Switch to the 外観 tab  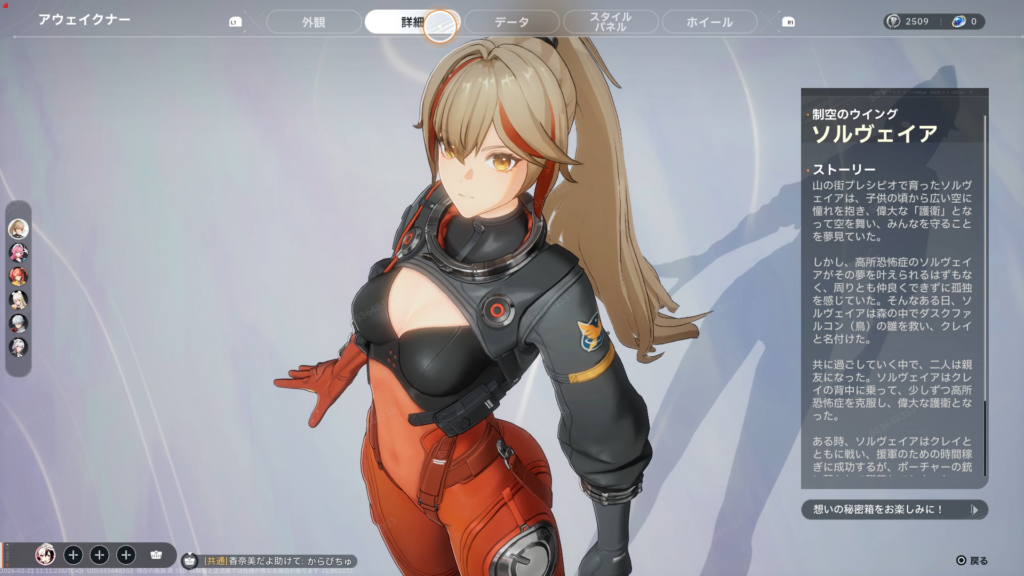(313, 22)
